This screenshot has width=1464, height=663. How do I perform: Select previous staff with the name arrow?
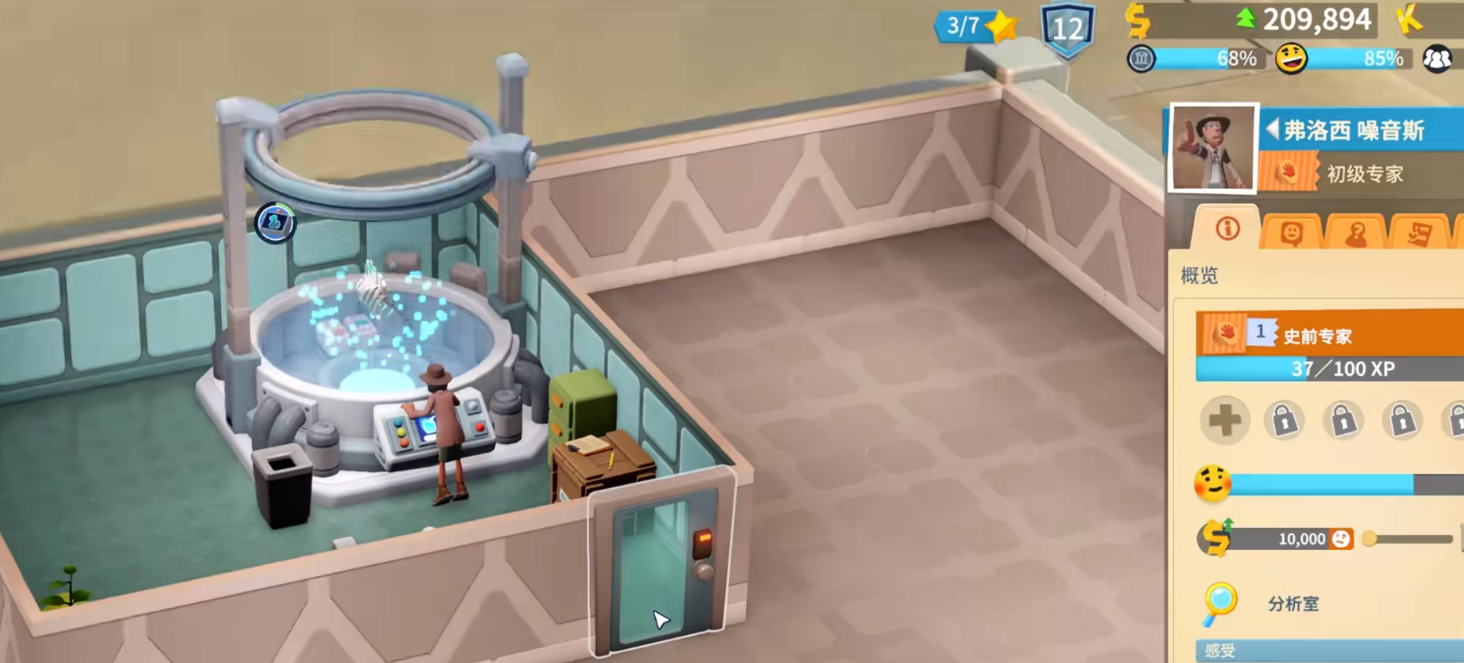point(1272,129)
